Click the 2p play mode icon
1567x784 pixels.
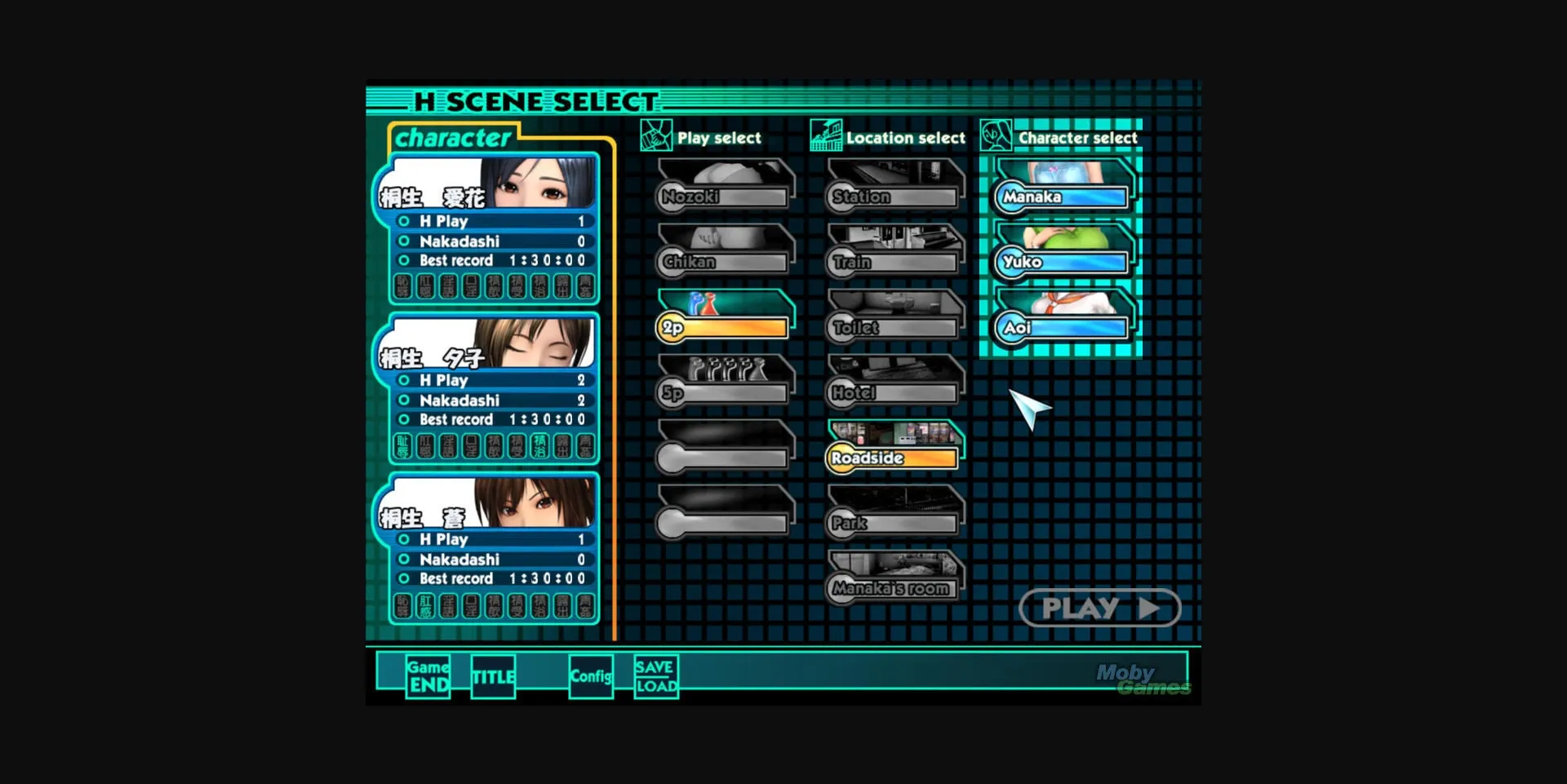click(723, 314)
